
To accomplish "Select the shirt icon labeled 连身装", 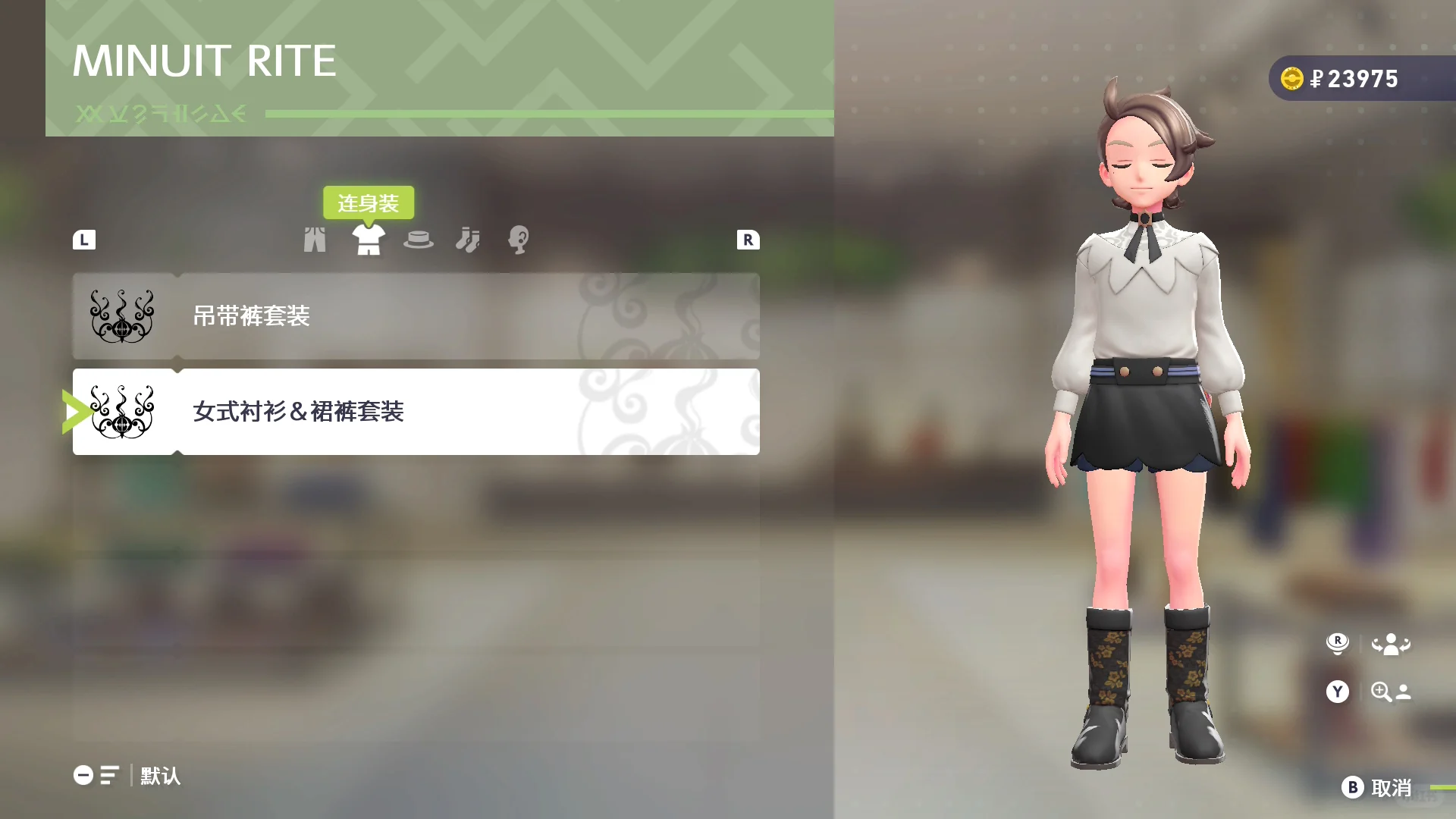I will (369, 240).
